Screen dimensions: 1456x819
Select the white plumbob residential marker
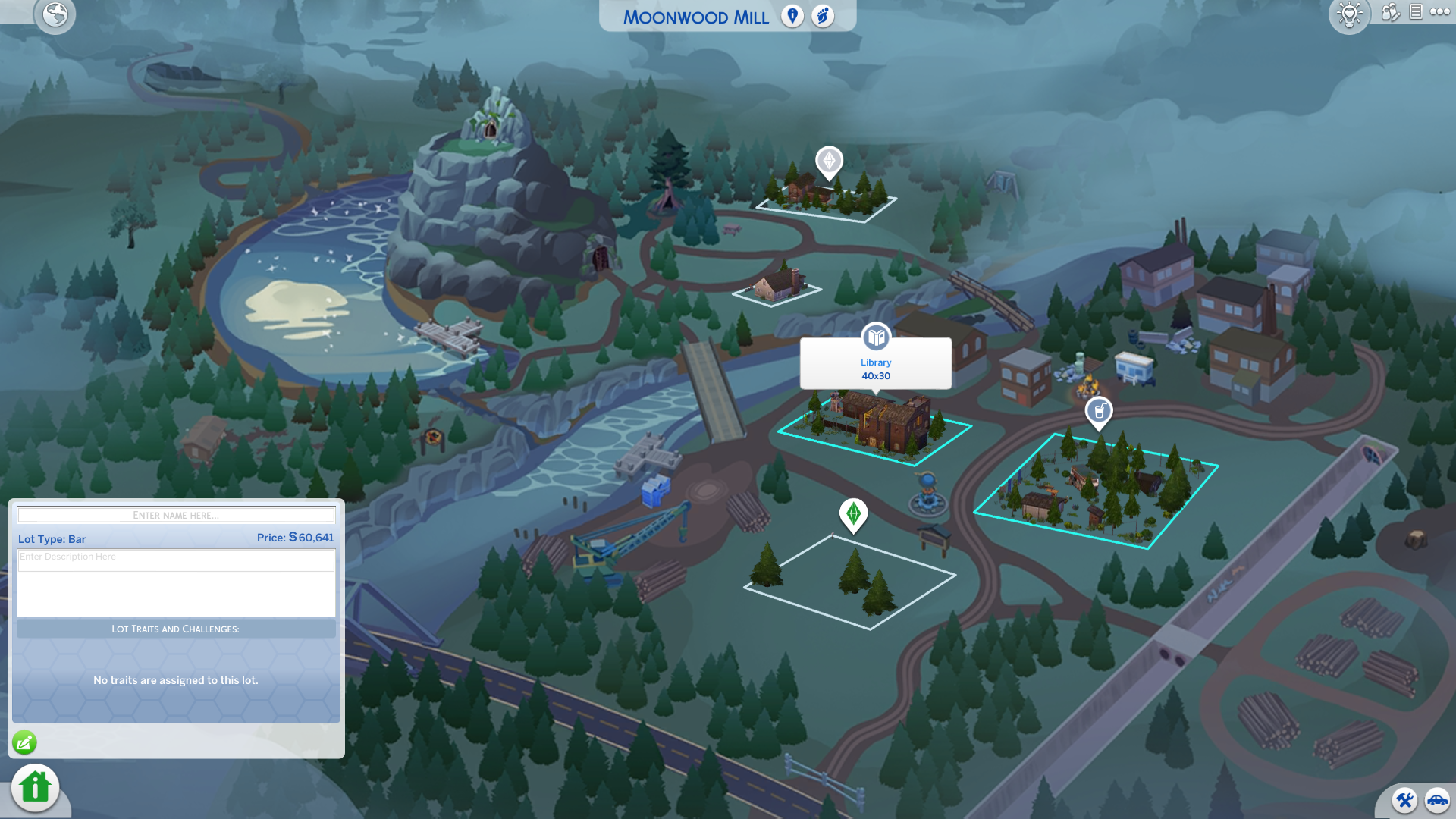[x=829, y=162]
